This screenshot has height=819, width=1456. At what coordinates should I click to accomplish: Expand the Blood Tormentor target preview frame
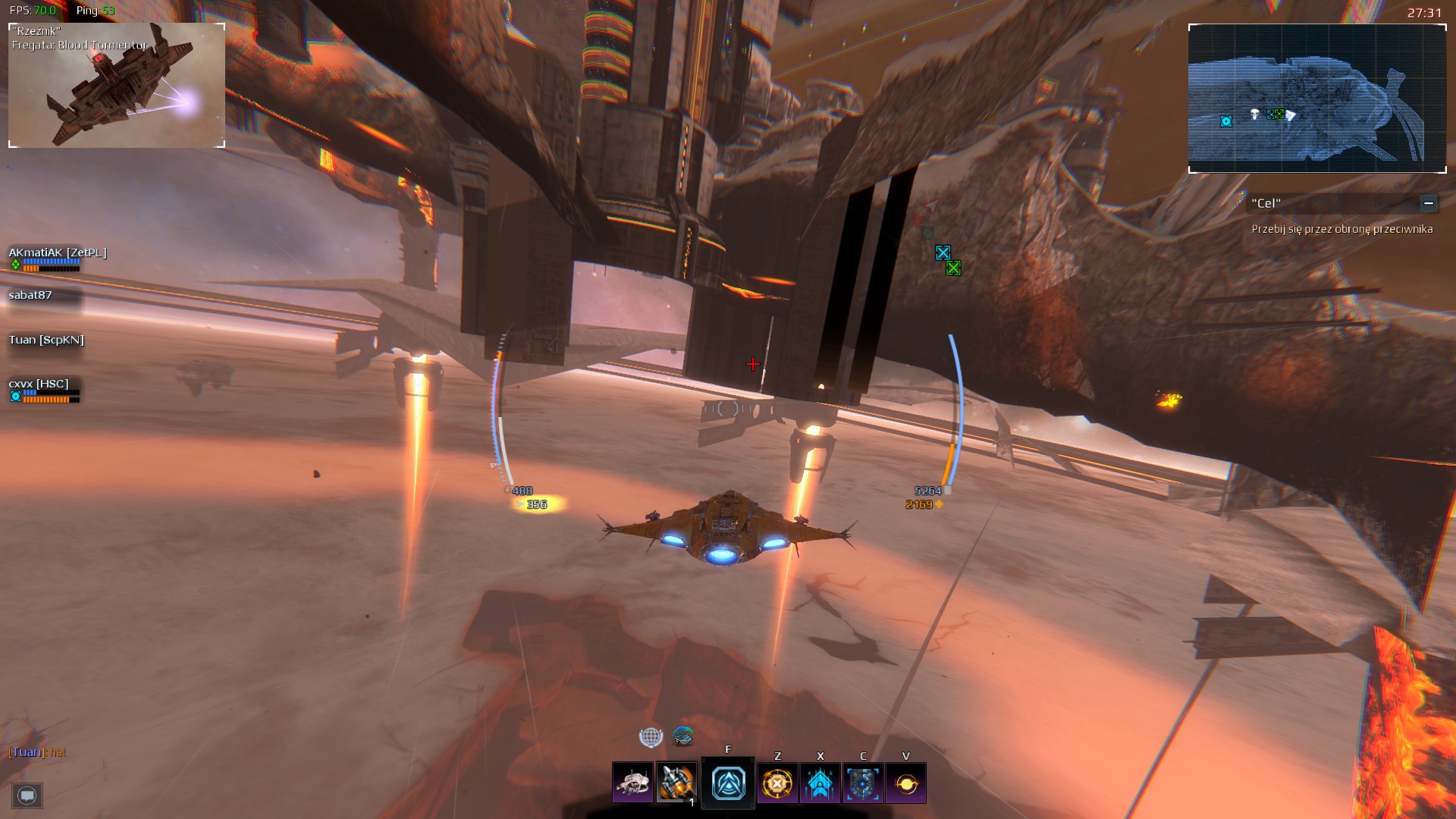(x=118, y=83)
